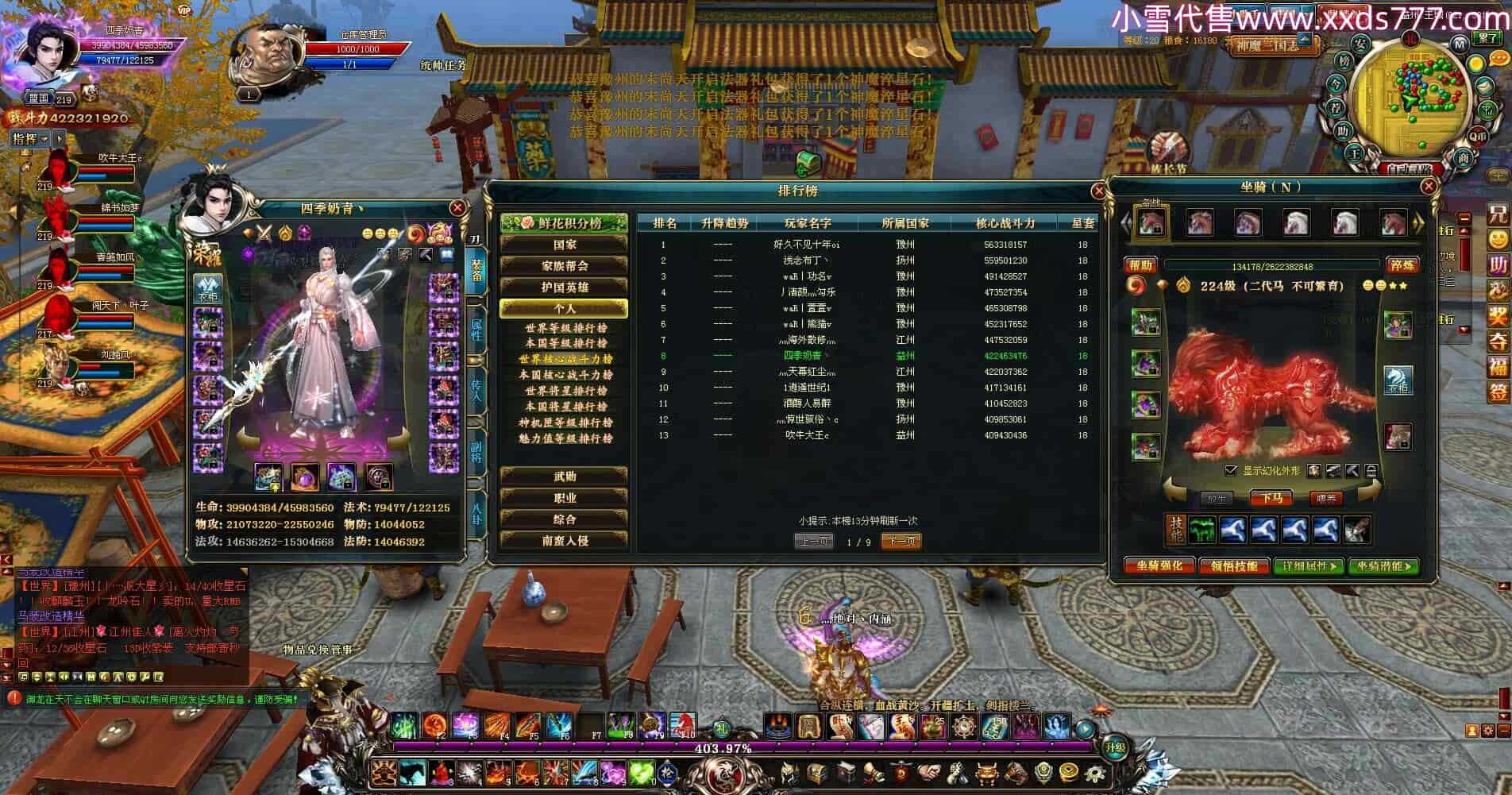
Task: Click the 淬炼 button in mount panel
Action: [1402, 265]
